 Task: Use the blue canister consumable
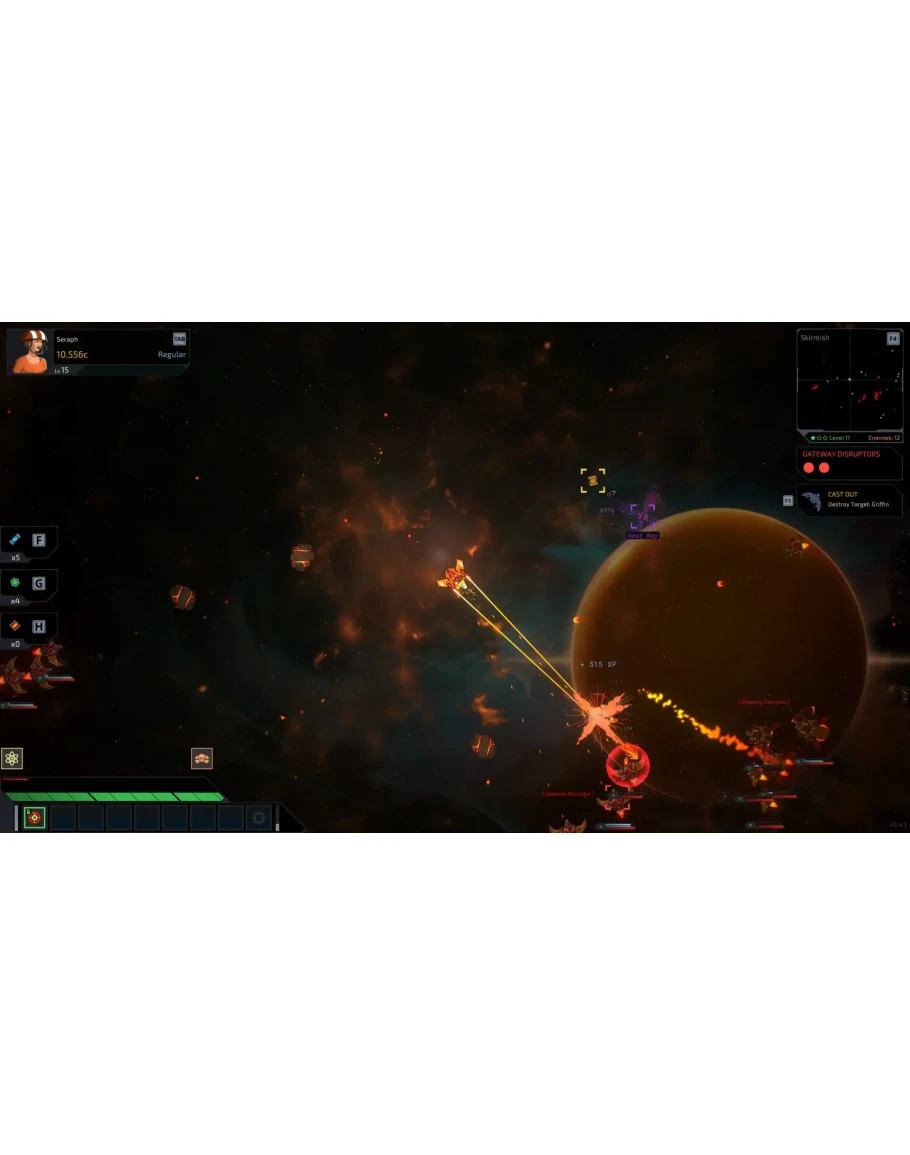[x=15, y=540]
